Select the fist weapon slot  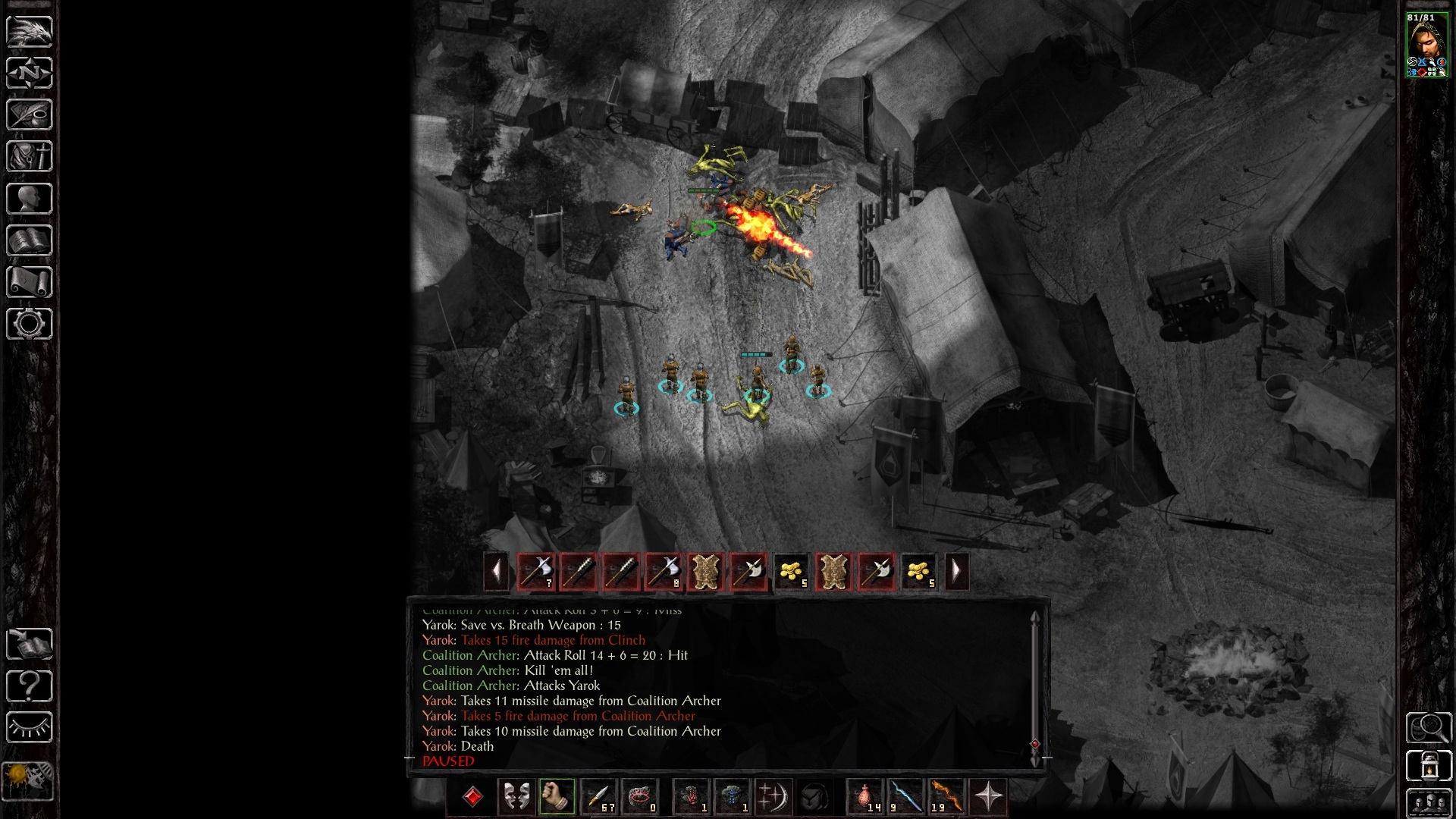point(557,797)
